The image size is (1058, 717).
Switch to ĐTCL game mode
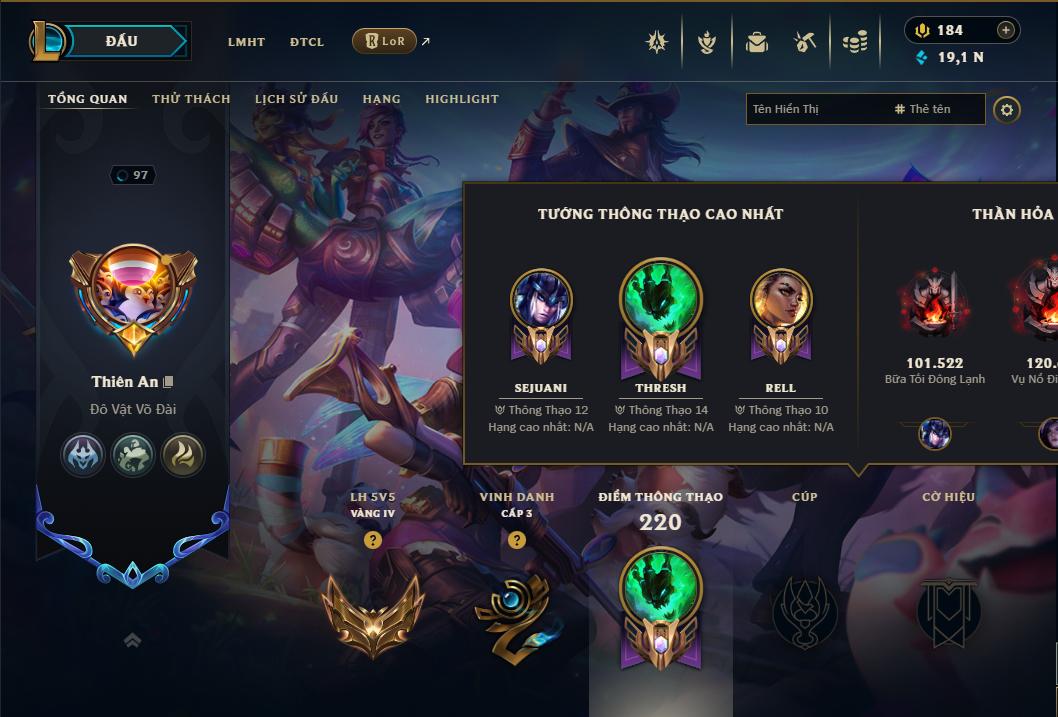click(x=307, y=42)
